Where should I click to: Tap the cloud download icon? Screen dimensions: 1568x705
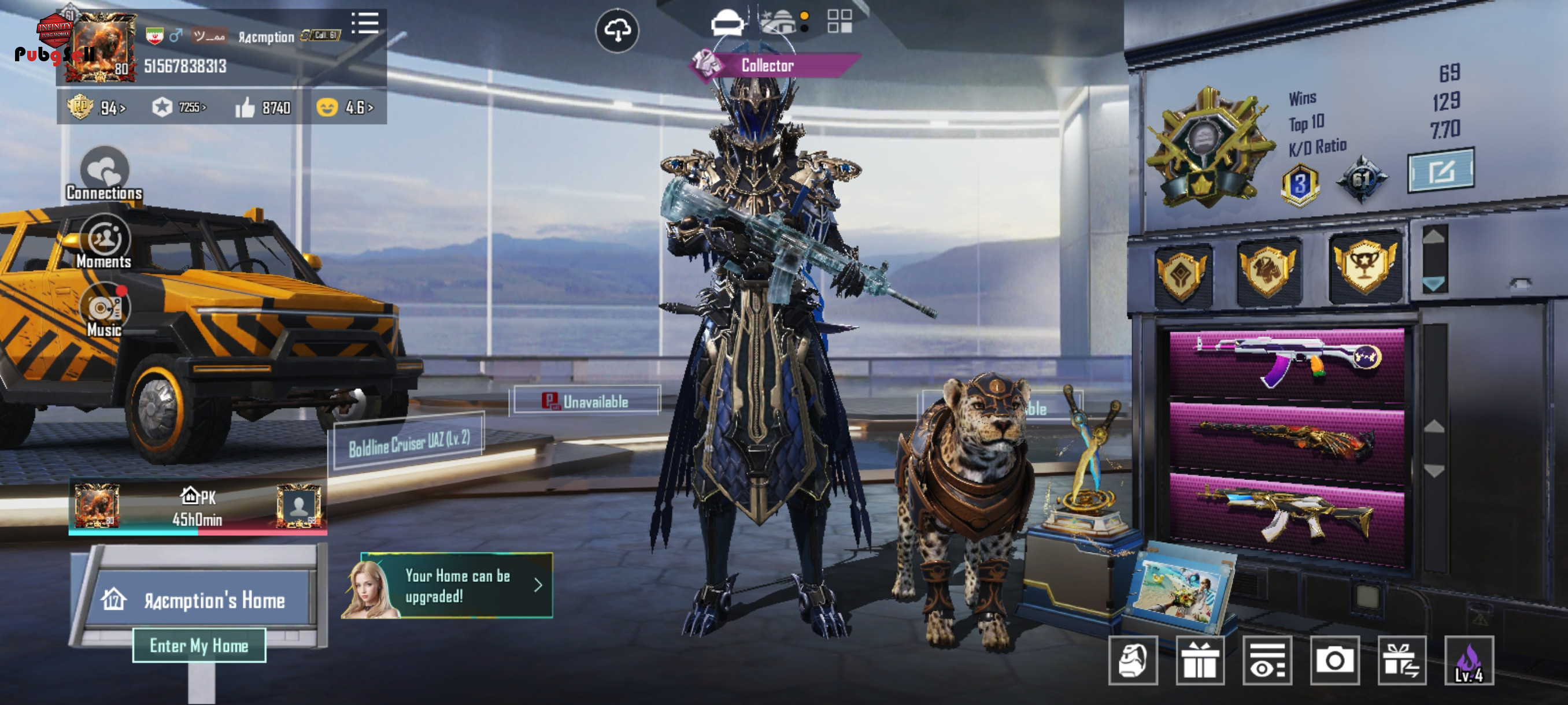(616, 31)
